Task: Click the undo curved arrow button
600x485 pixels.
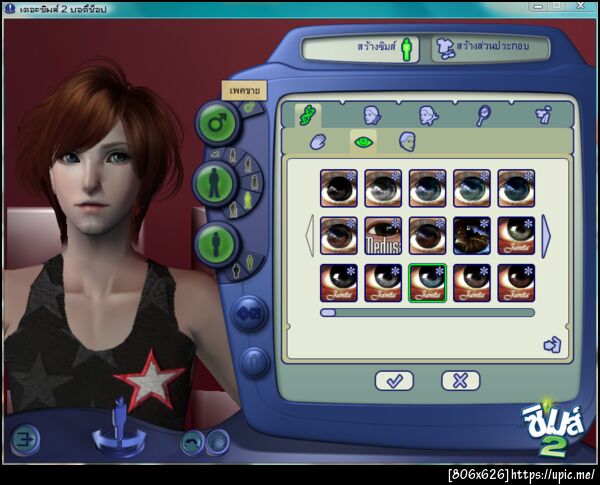Action: pos(191,442)
